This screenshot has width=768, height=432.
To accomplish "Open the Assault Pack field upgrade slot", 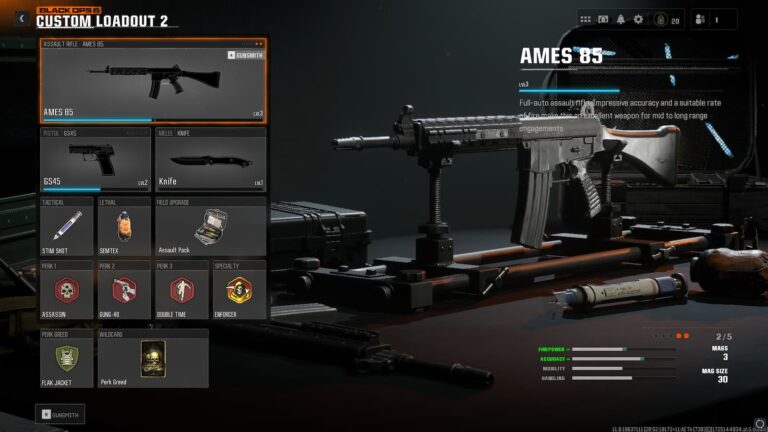I will [x=211, y=225].
